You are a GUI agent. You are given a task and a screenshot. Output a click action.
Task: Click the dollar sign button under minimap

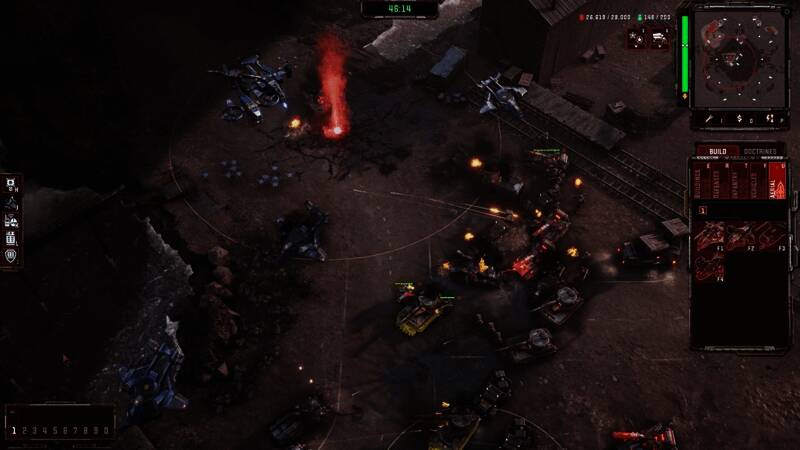(740, 119)
